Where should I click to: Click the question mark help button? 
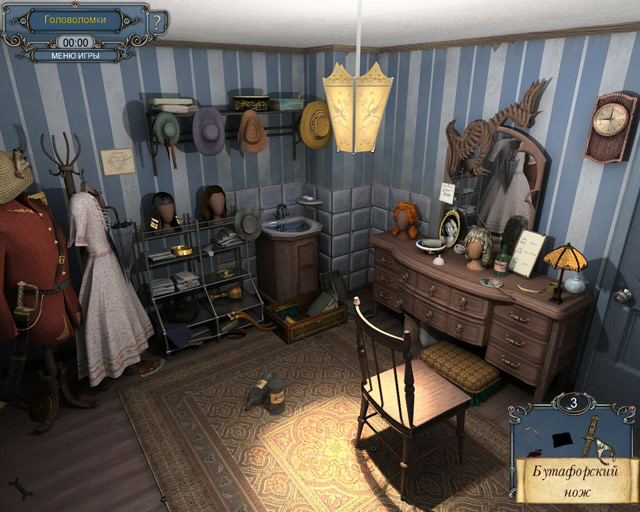tap(157, 23)
